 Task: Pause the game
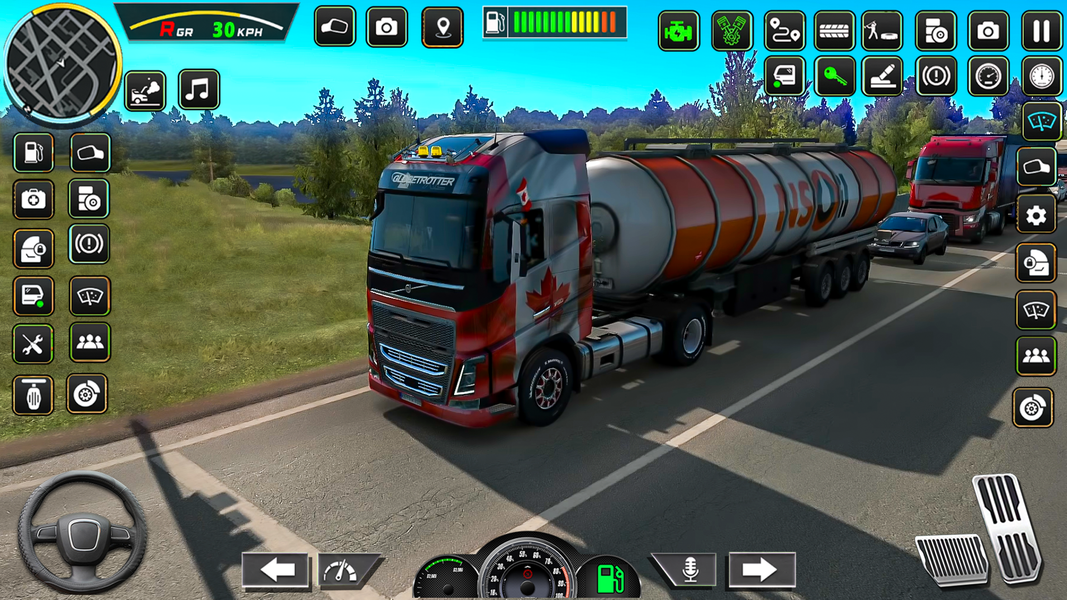[x=1042, y=31]
